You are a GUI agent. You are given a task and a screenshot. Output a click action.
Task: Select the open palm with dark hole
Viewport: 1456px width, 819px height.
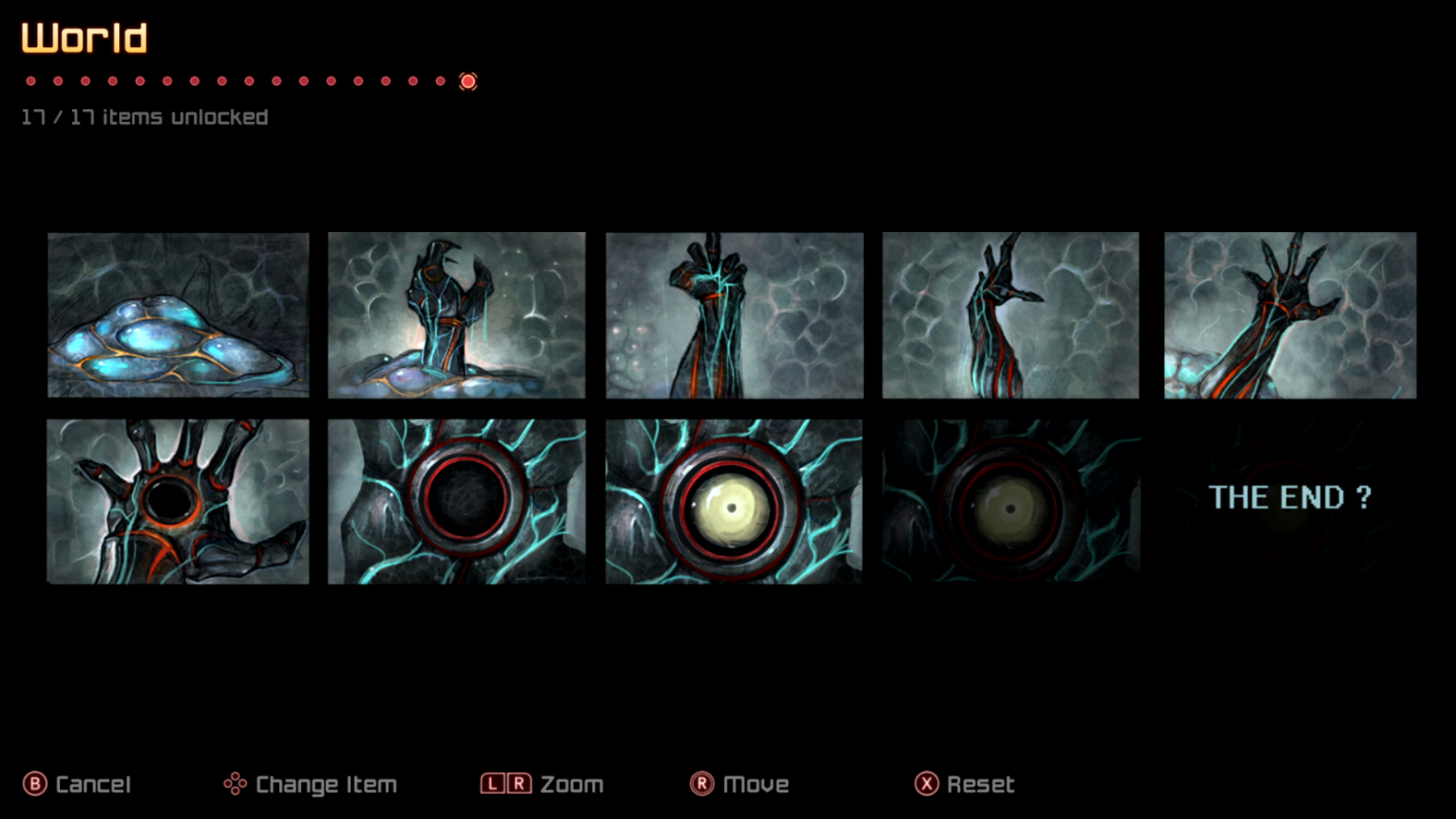(178, 501)
